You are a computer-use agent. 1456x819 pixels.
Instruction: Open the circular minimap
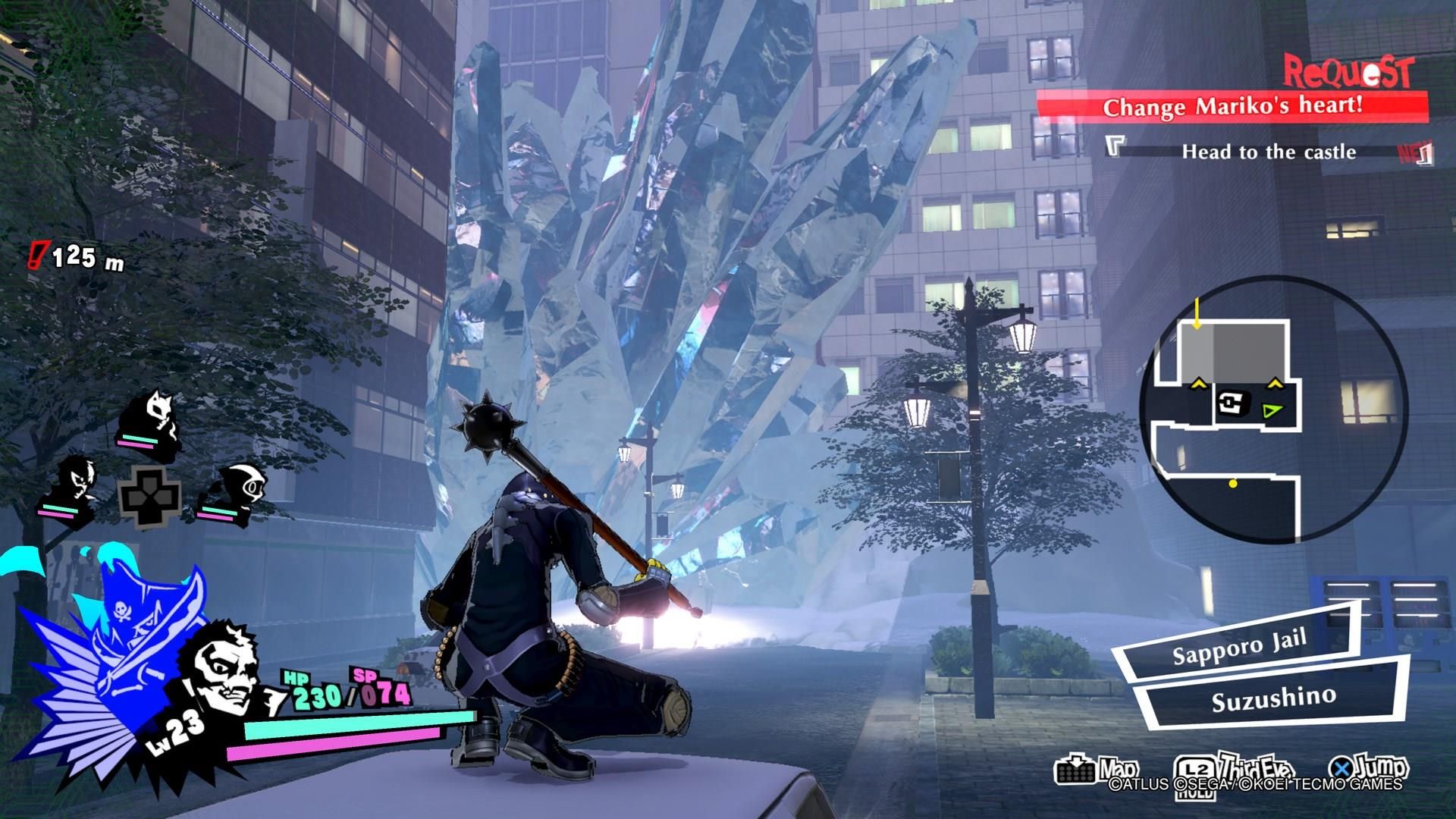[1274, 410]
